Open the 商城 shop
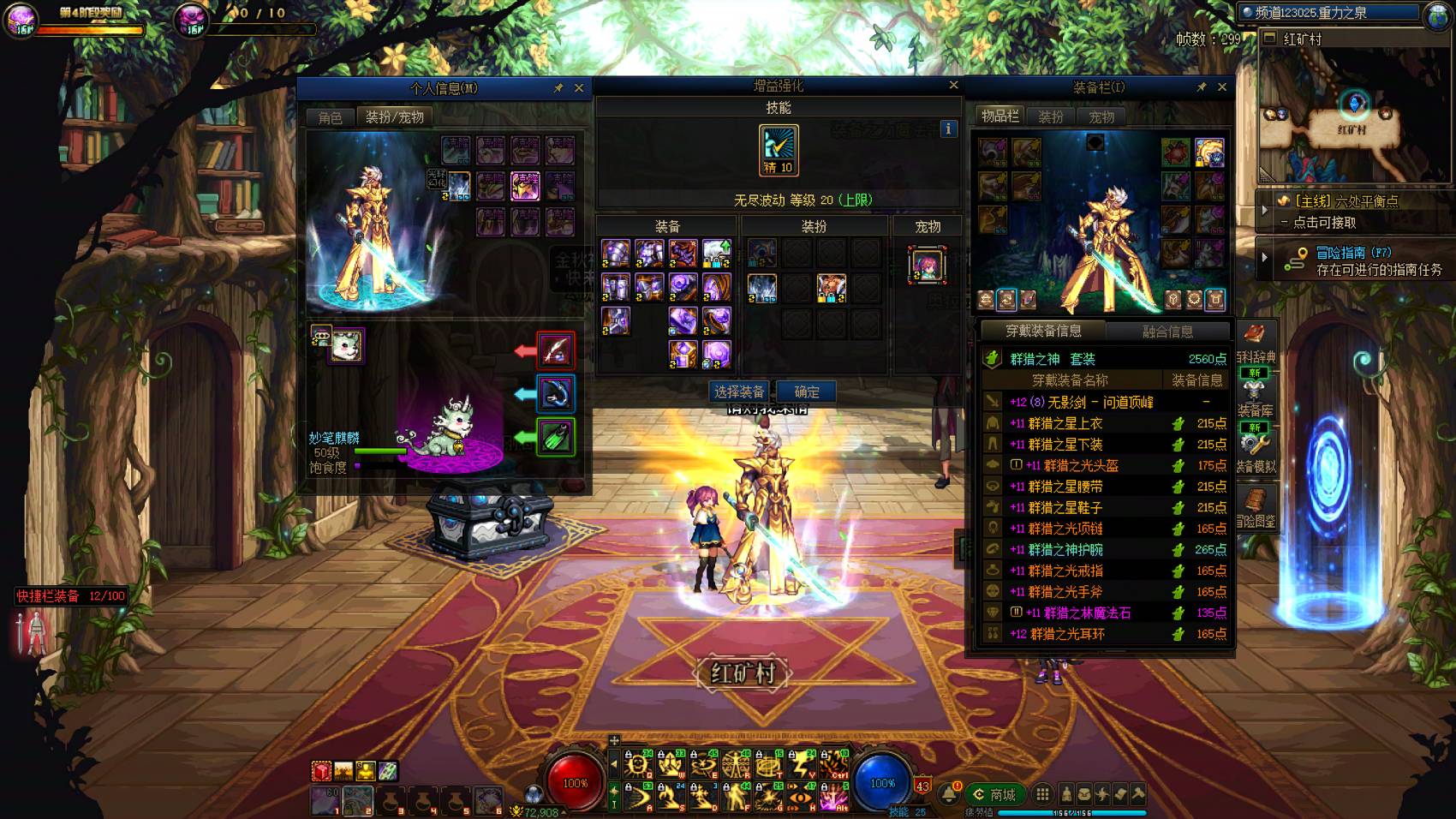 994,794
